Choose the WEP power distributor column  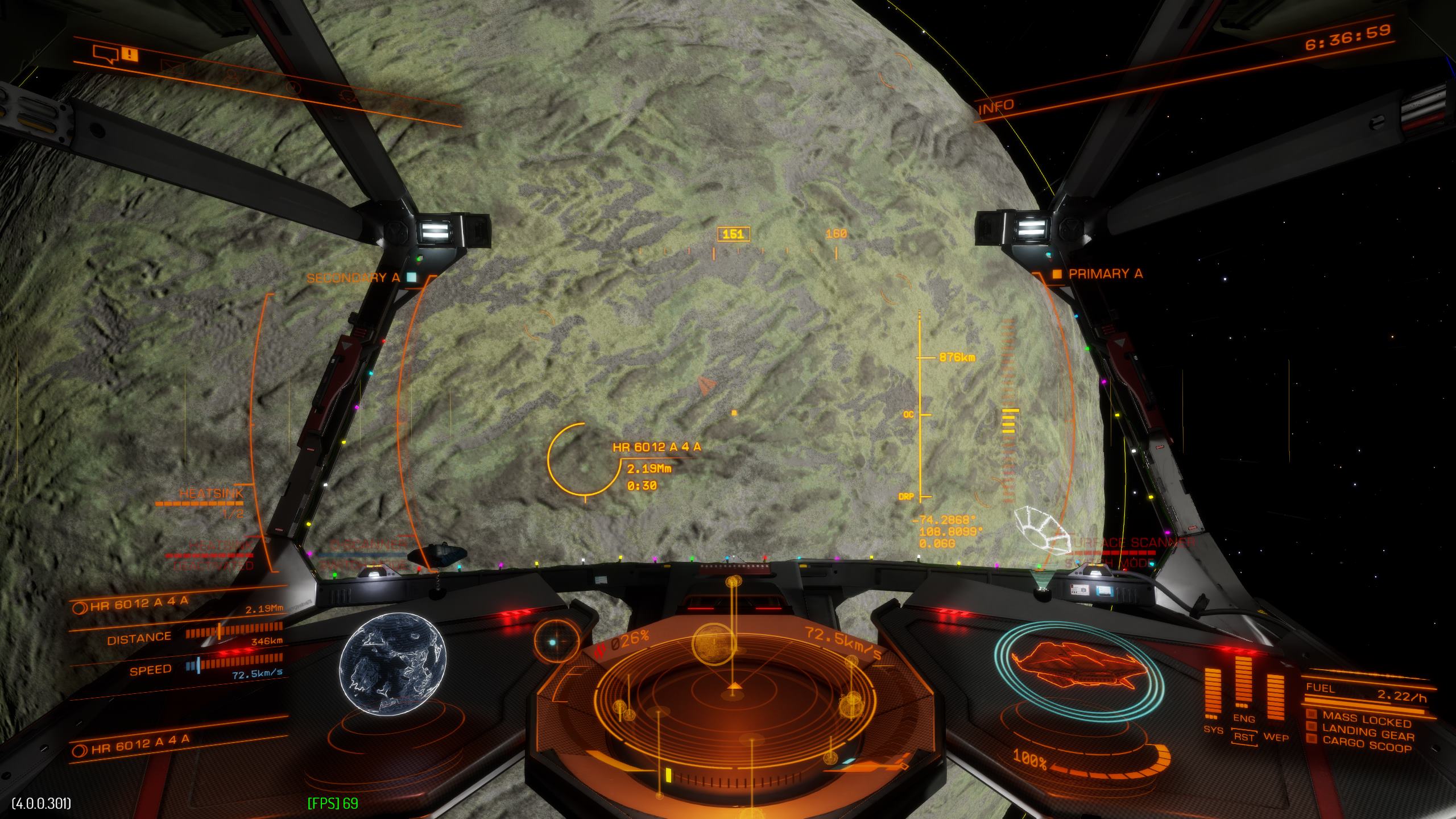tap(1275, 702)
